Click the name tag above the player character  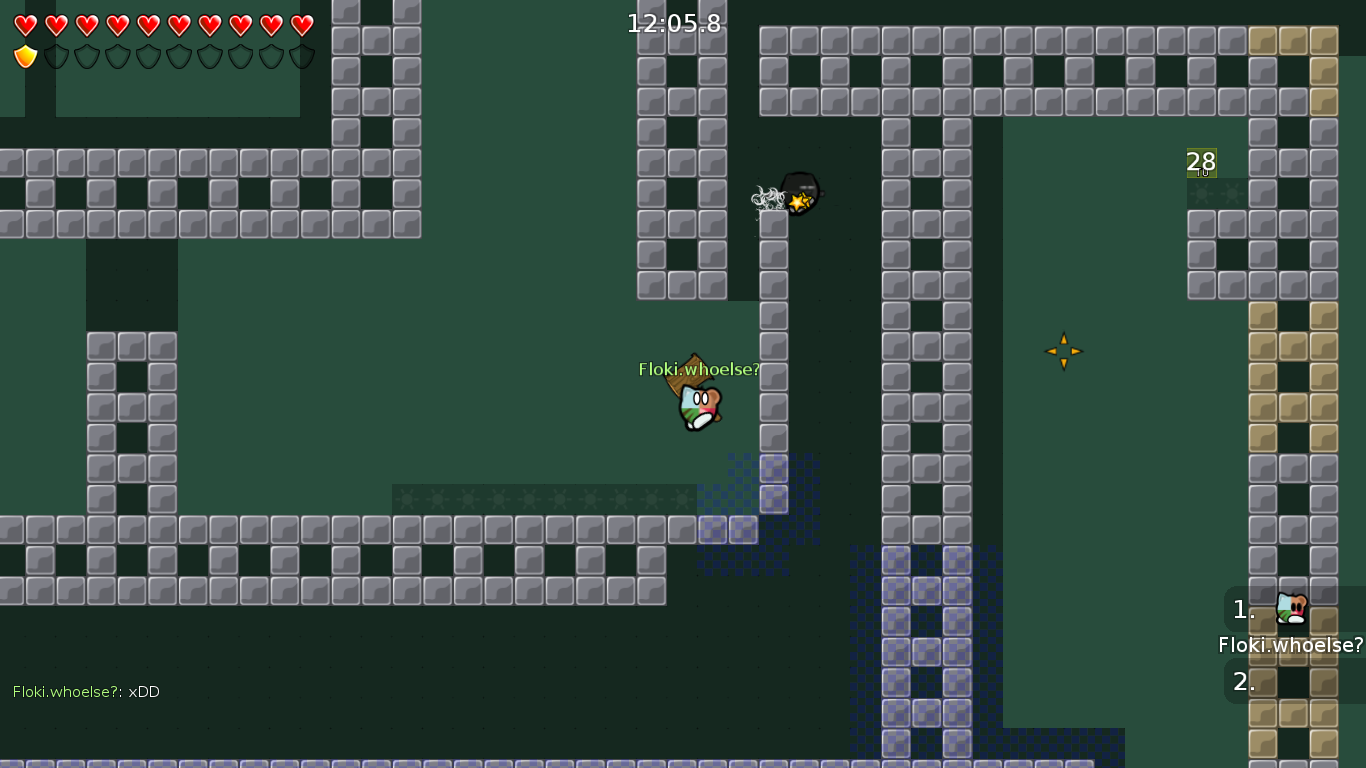coord(698,369)
